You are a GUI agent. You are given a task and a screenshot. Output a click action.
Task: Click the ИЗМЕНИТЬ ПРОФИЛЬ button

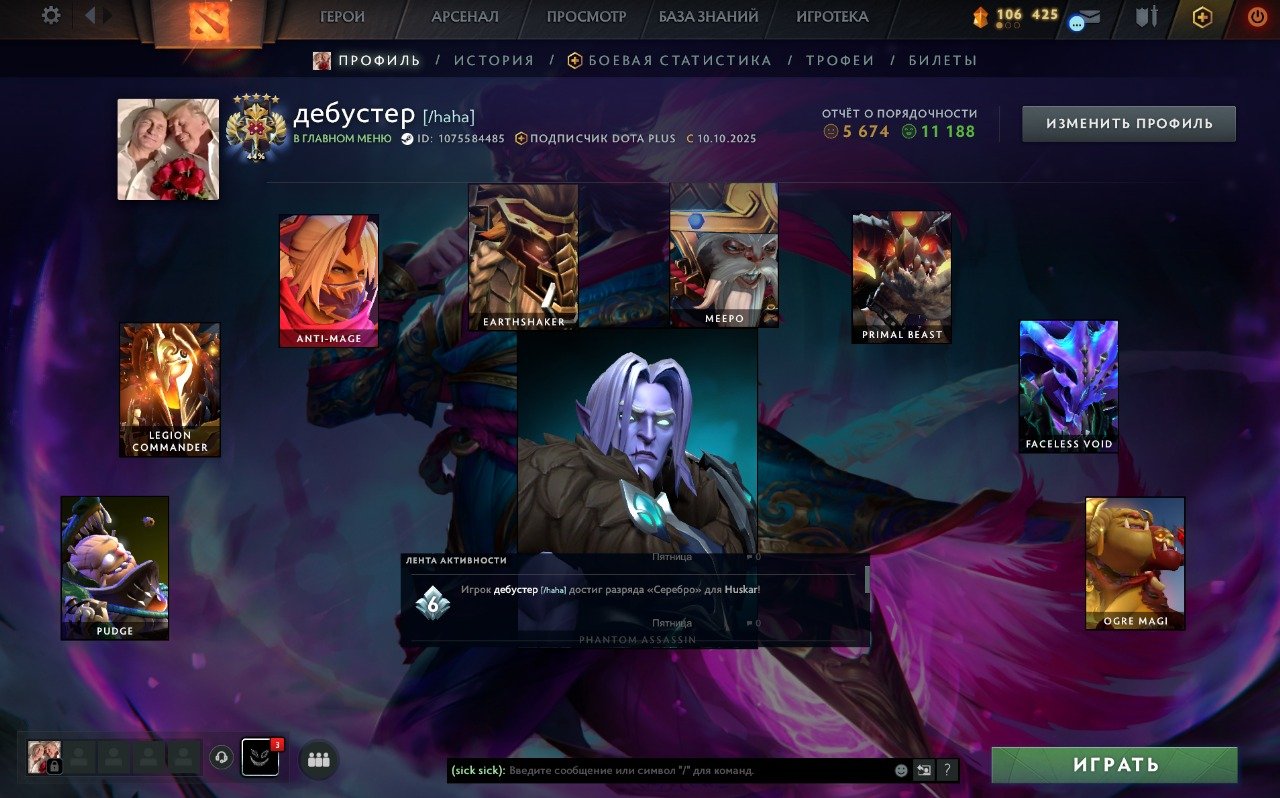[x=1128, y=124]
